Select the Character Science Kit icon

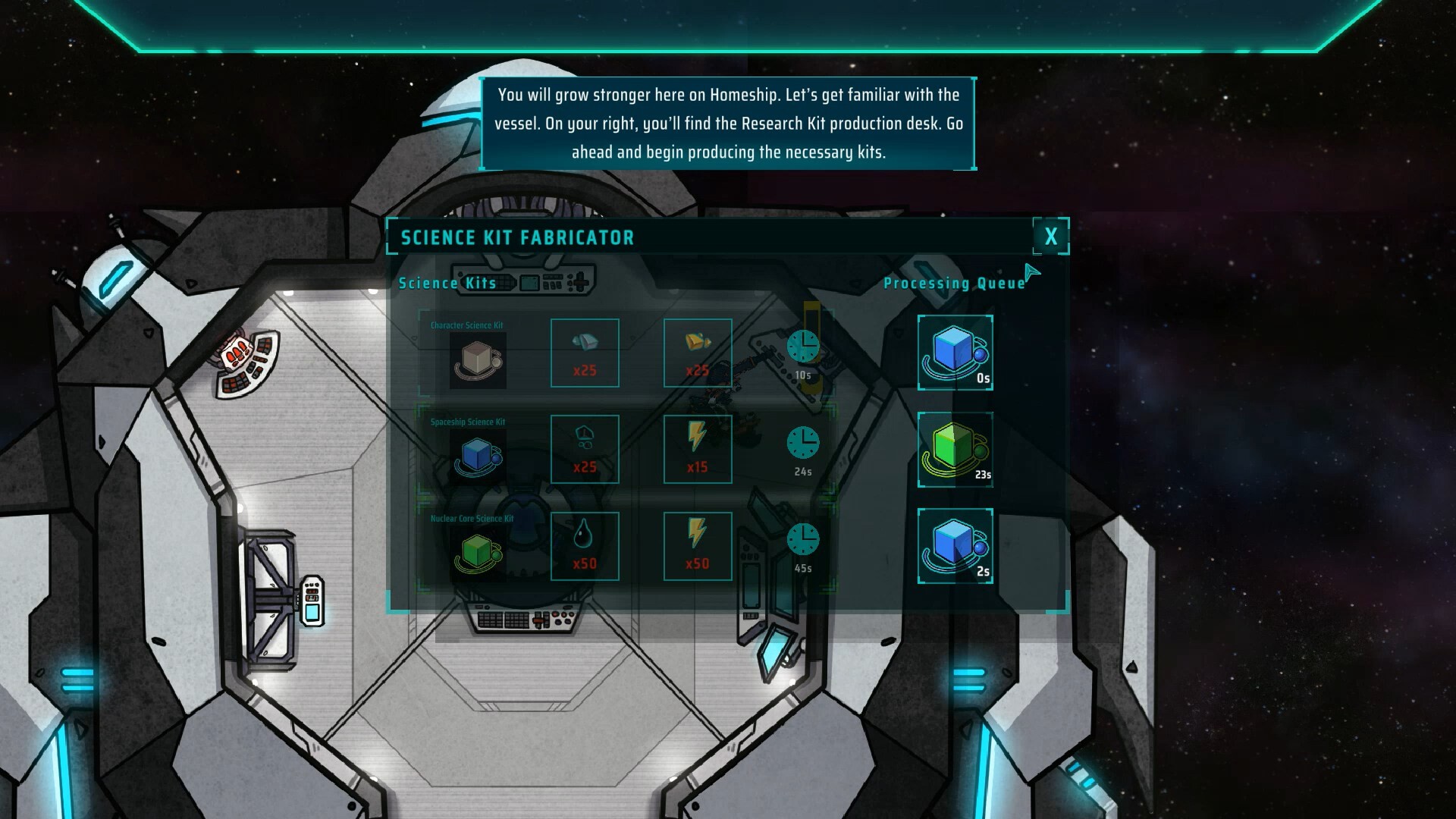click(478, 360)
